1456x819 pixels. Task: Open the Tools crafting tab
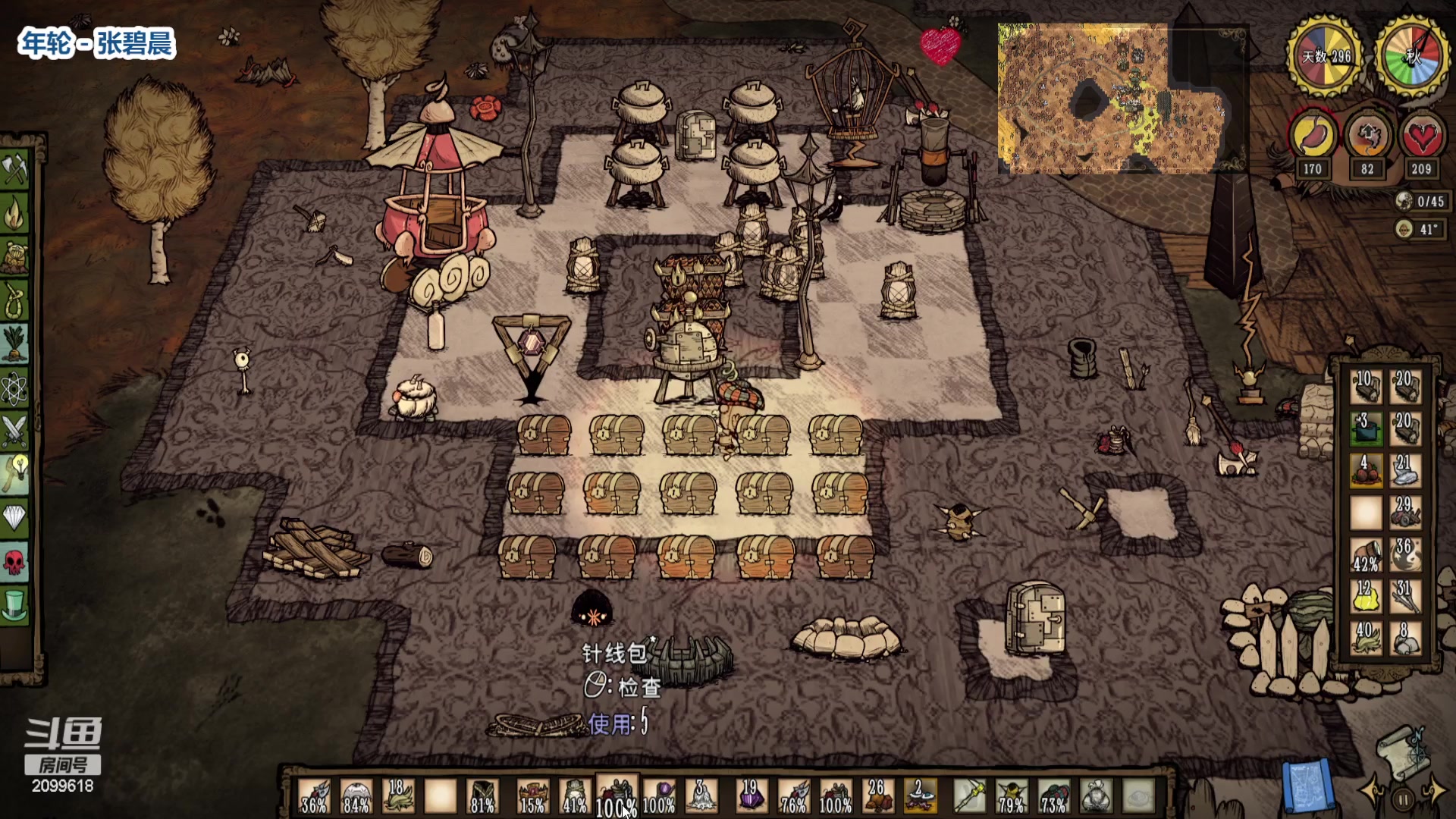click(15, 170)
